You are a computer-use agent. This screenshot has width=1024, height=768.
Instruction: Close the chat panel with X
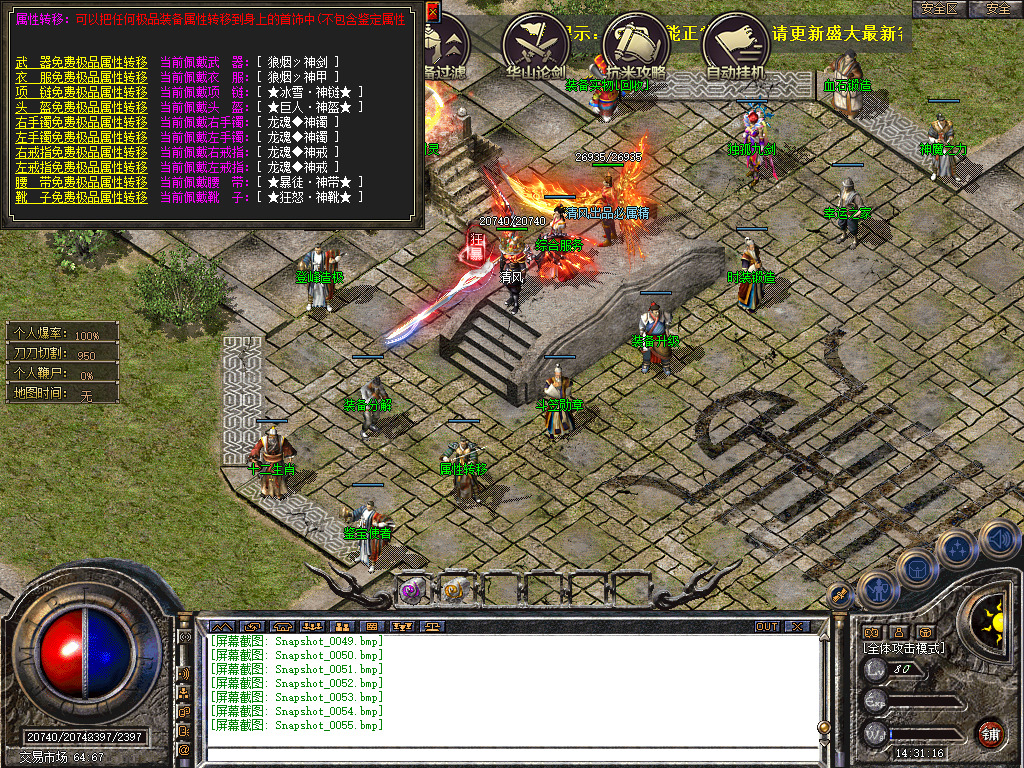pos(796,626)
